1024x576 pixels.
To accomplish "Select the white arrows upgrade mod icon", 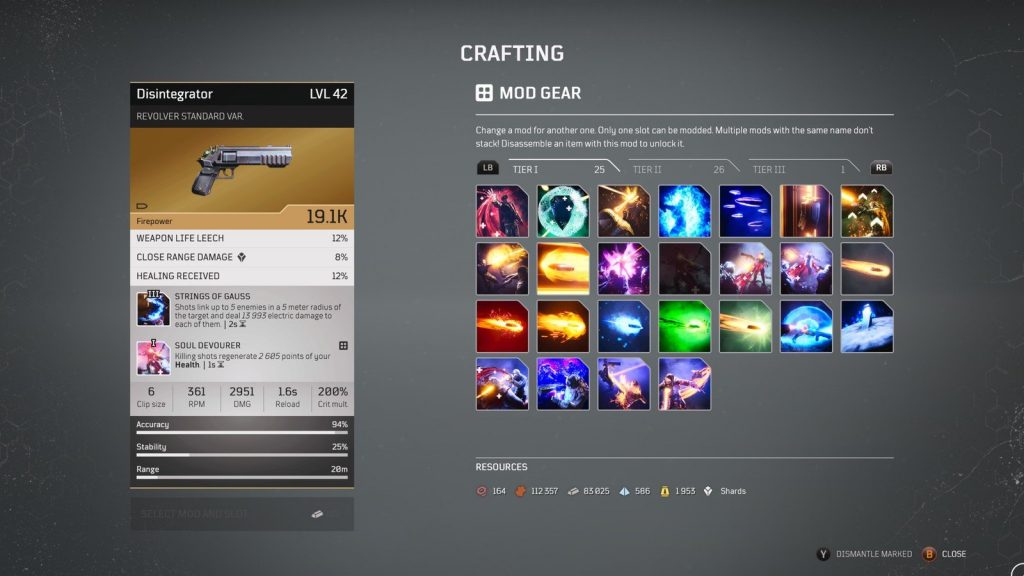I will click(867, 211).
